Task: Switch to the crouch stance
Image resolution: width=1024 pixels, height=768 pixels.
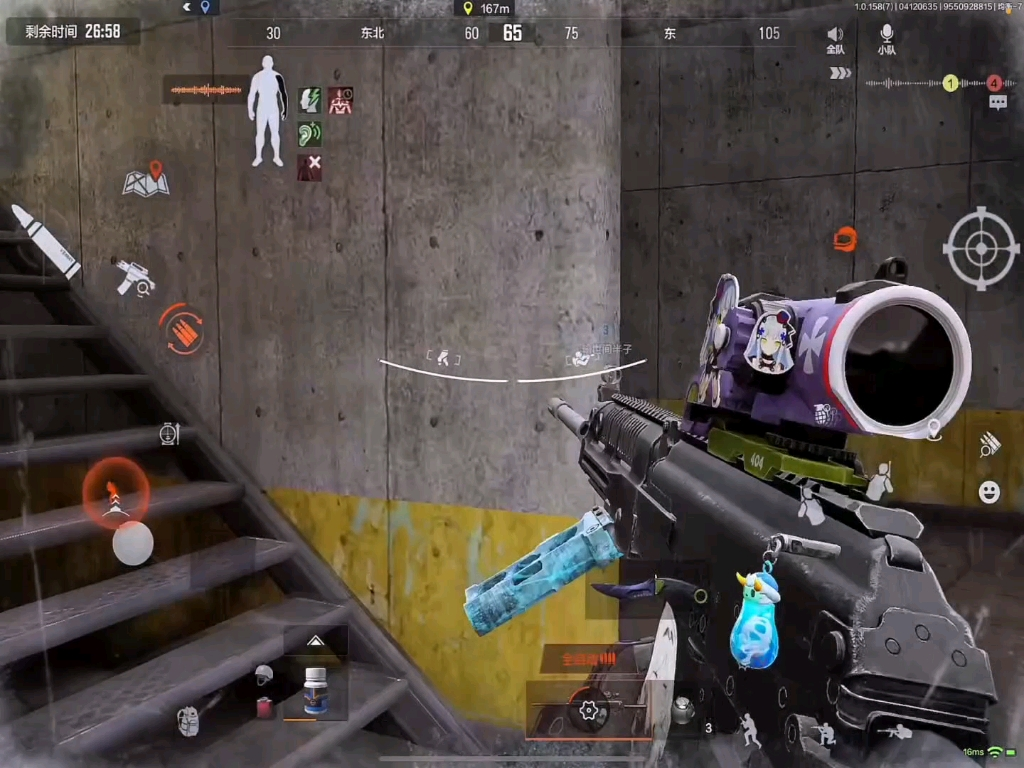Action: click(825, 733)
